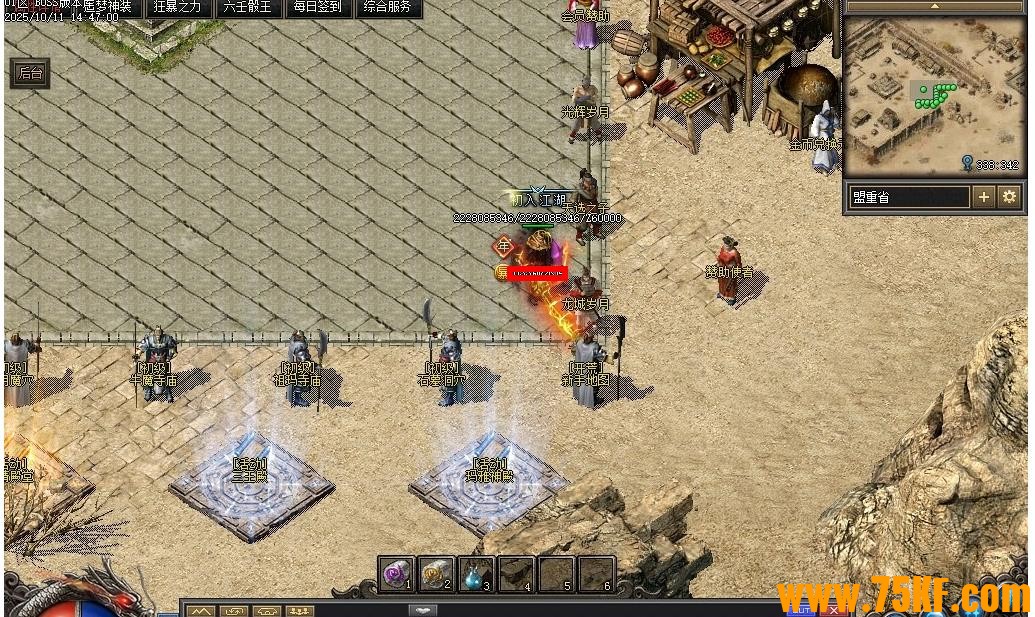
Task: Click the mountain icon on the bottom bar
Action: click(201, 610)
